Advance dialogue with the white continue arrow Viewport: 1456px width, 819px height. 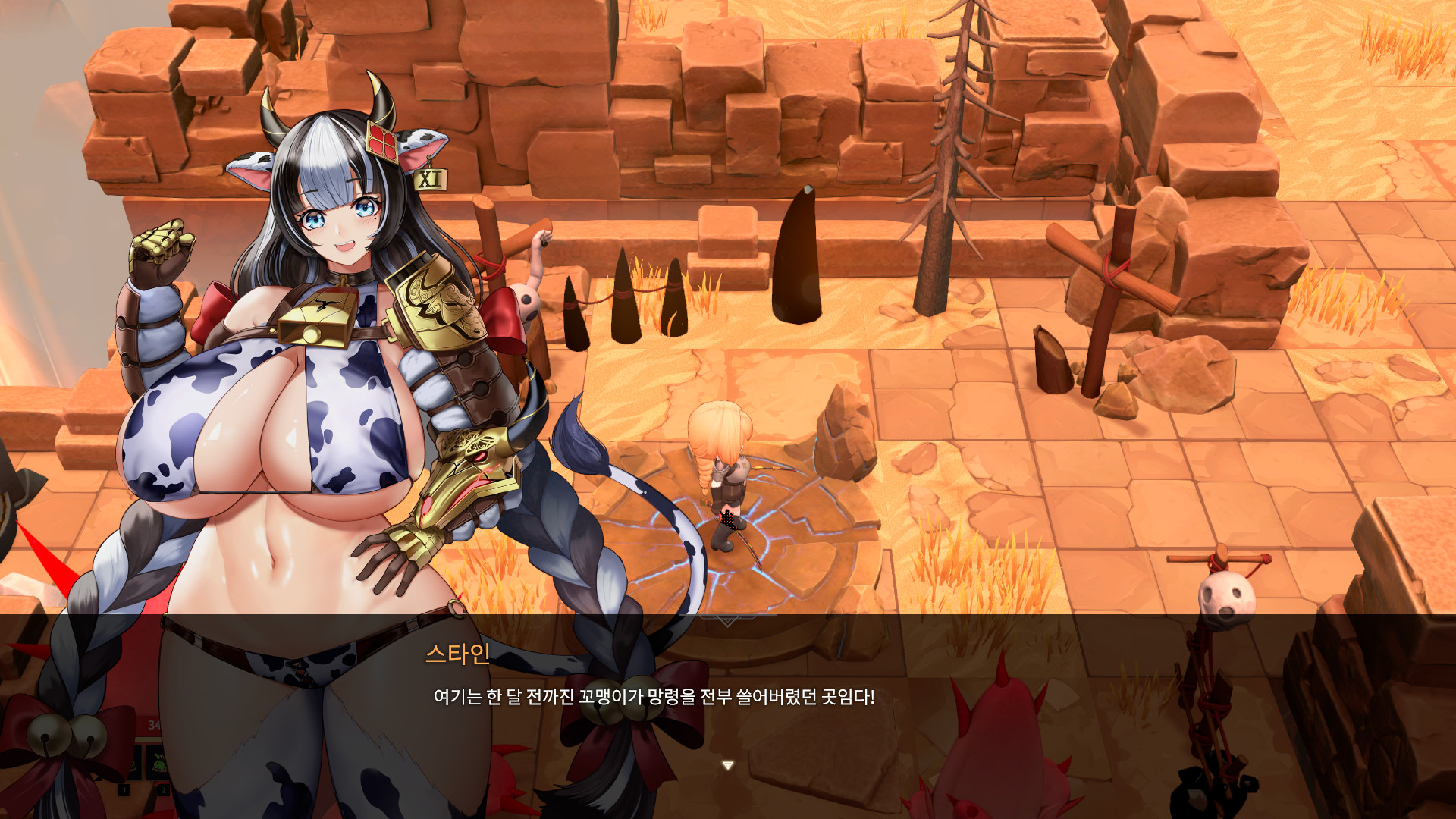727,766
